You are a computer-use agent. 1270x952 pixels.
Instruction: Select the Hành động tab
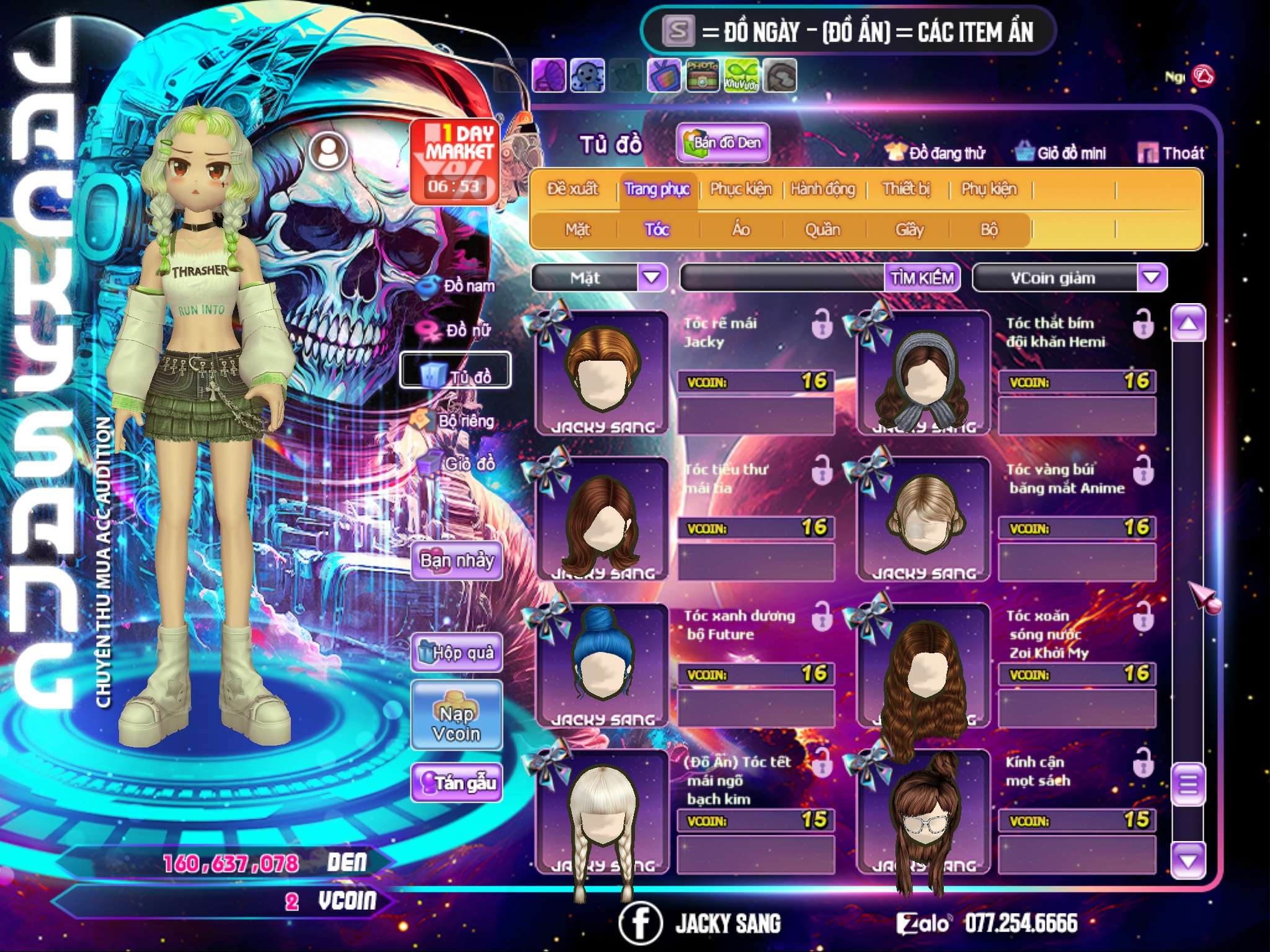[822, 188]
